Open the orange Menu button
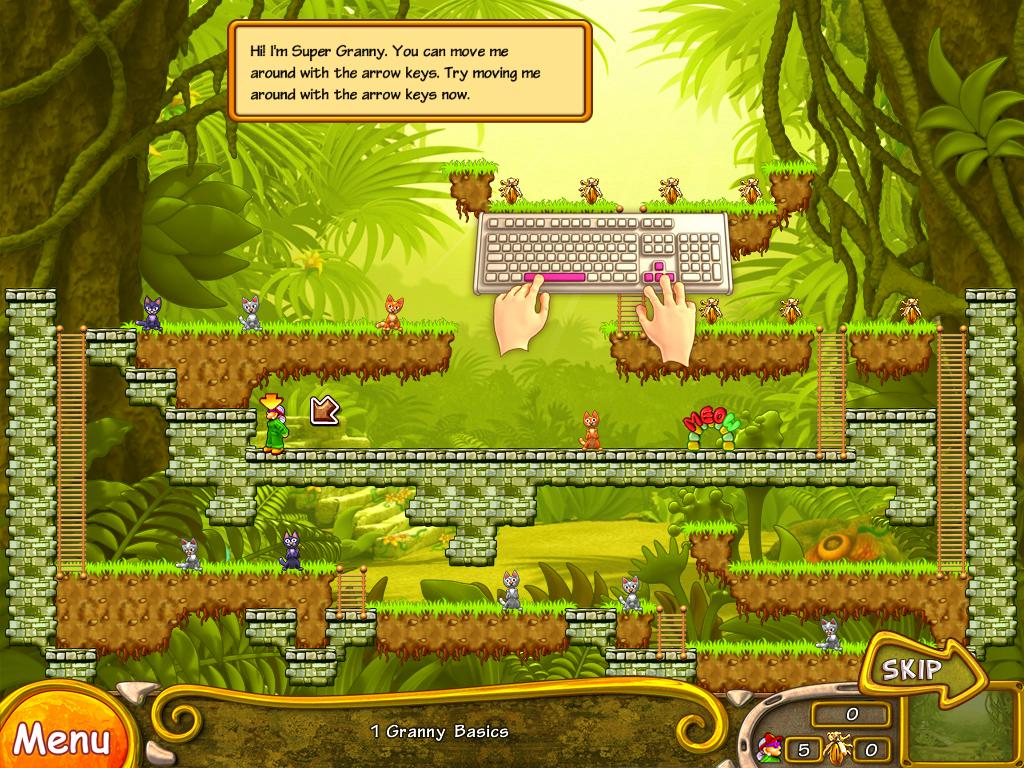 pos(60,738)
